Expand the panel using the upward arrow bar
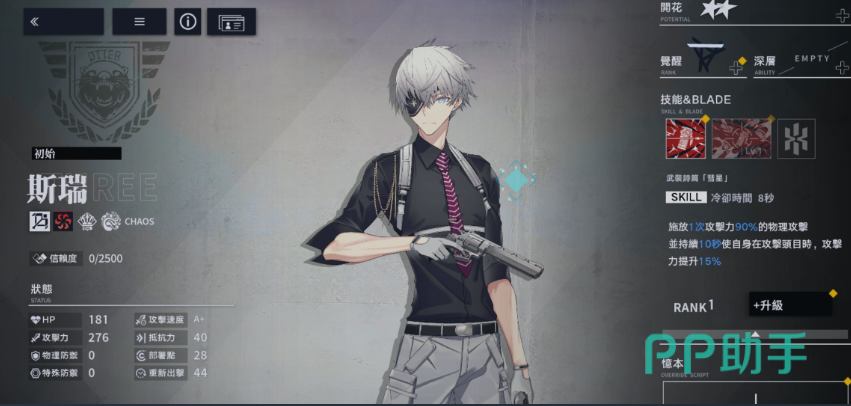Screen dimensions: 851x406 [x=755, y=334]
